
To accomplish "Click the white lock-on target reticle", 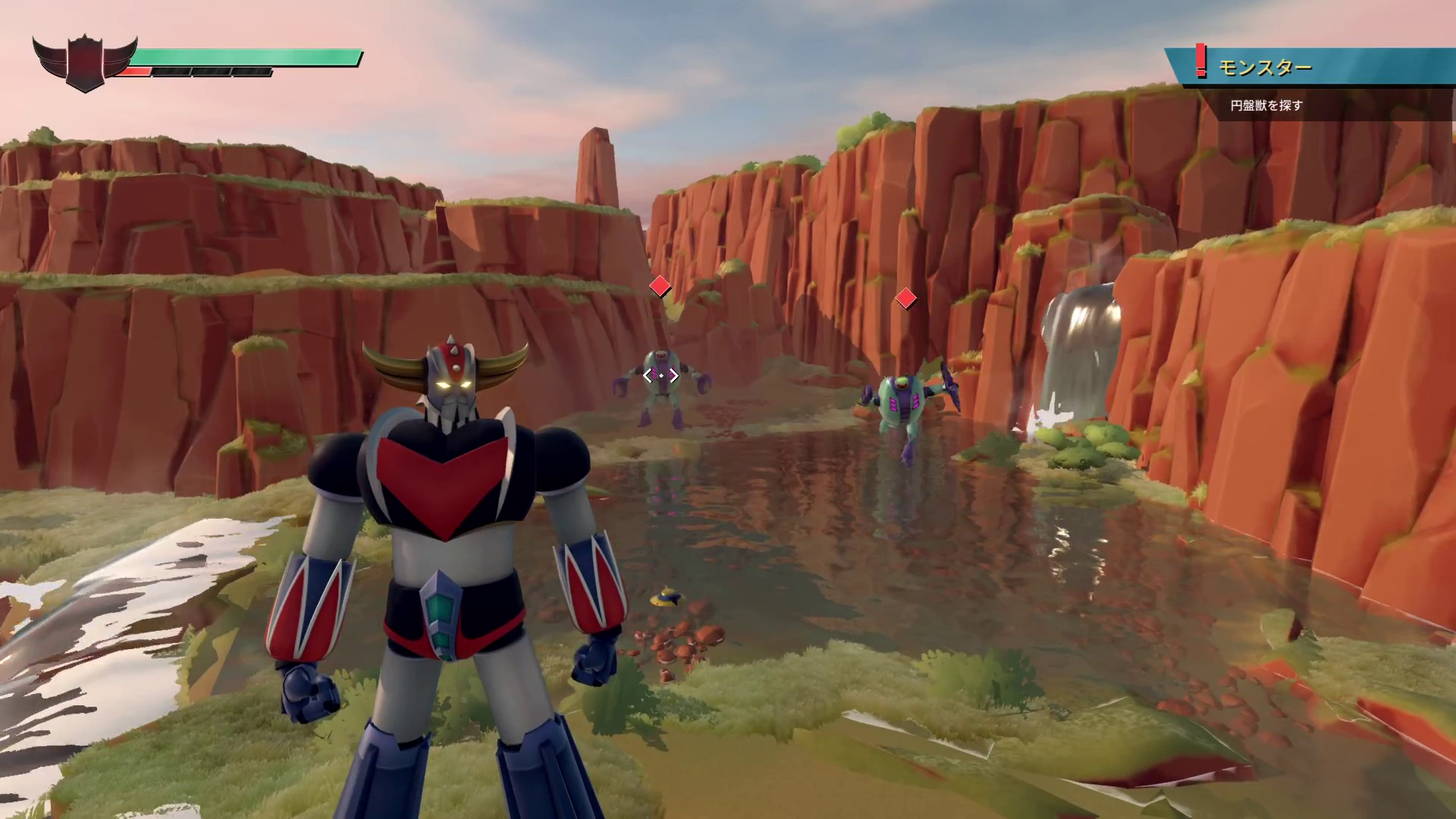I will click(661, 375).
